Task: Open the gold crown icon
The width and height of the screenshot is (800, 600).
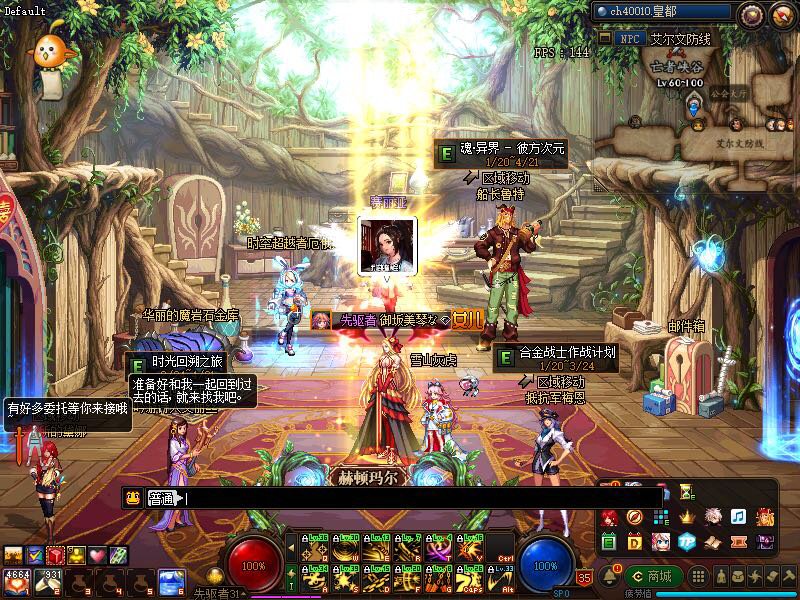Action: pos(687,517)
